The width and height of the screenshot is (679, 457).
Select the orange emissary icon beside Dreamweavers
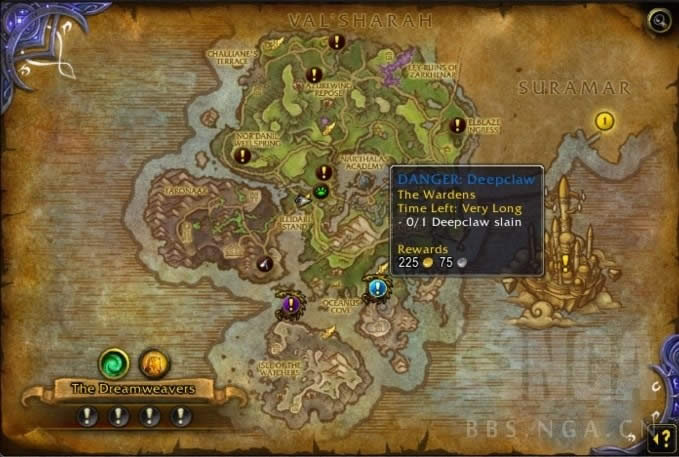(151, 362)
